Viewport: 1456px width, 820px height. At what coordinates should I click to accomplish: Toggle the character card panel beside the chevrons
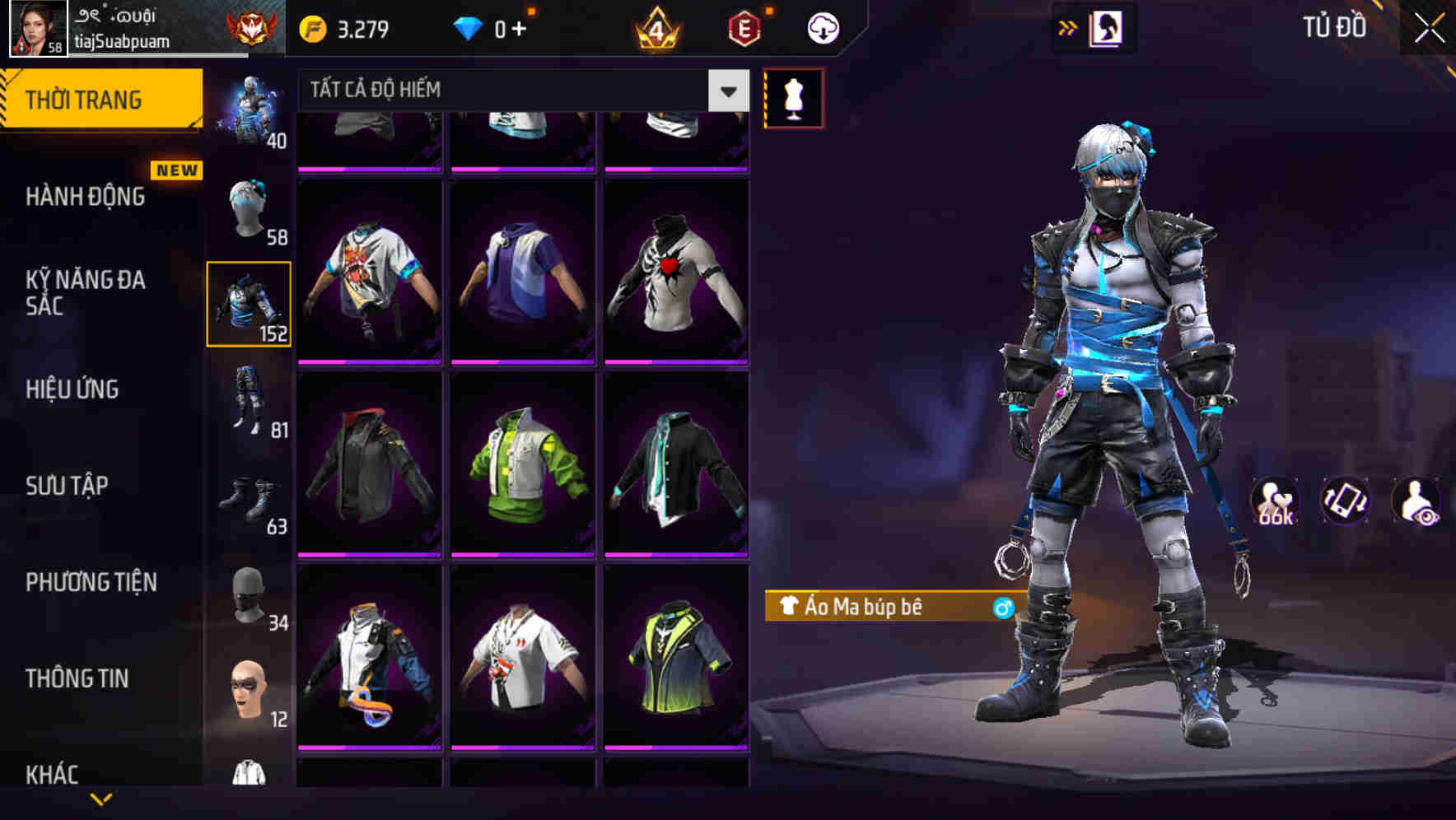click(x=1108, y=27)
